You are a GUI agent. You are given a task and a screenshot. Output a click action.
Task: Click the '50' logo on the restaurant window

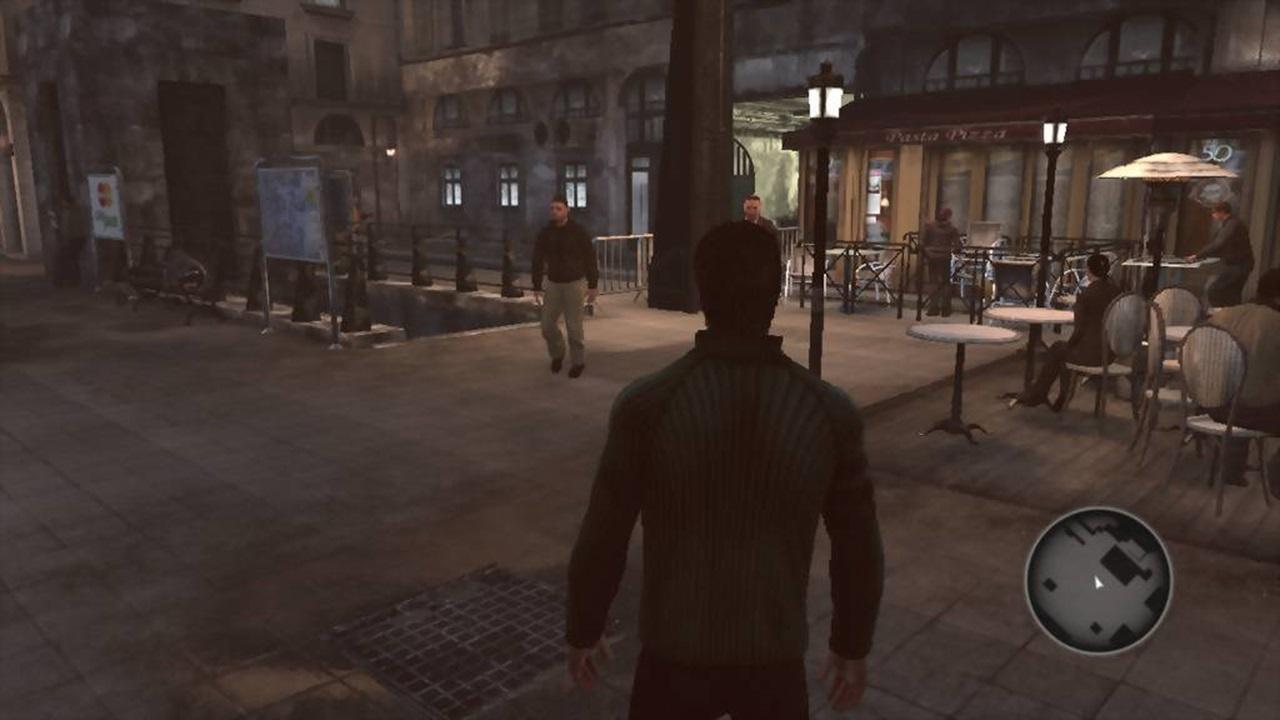click(1218, 152)
